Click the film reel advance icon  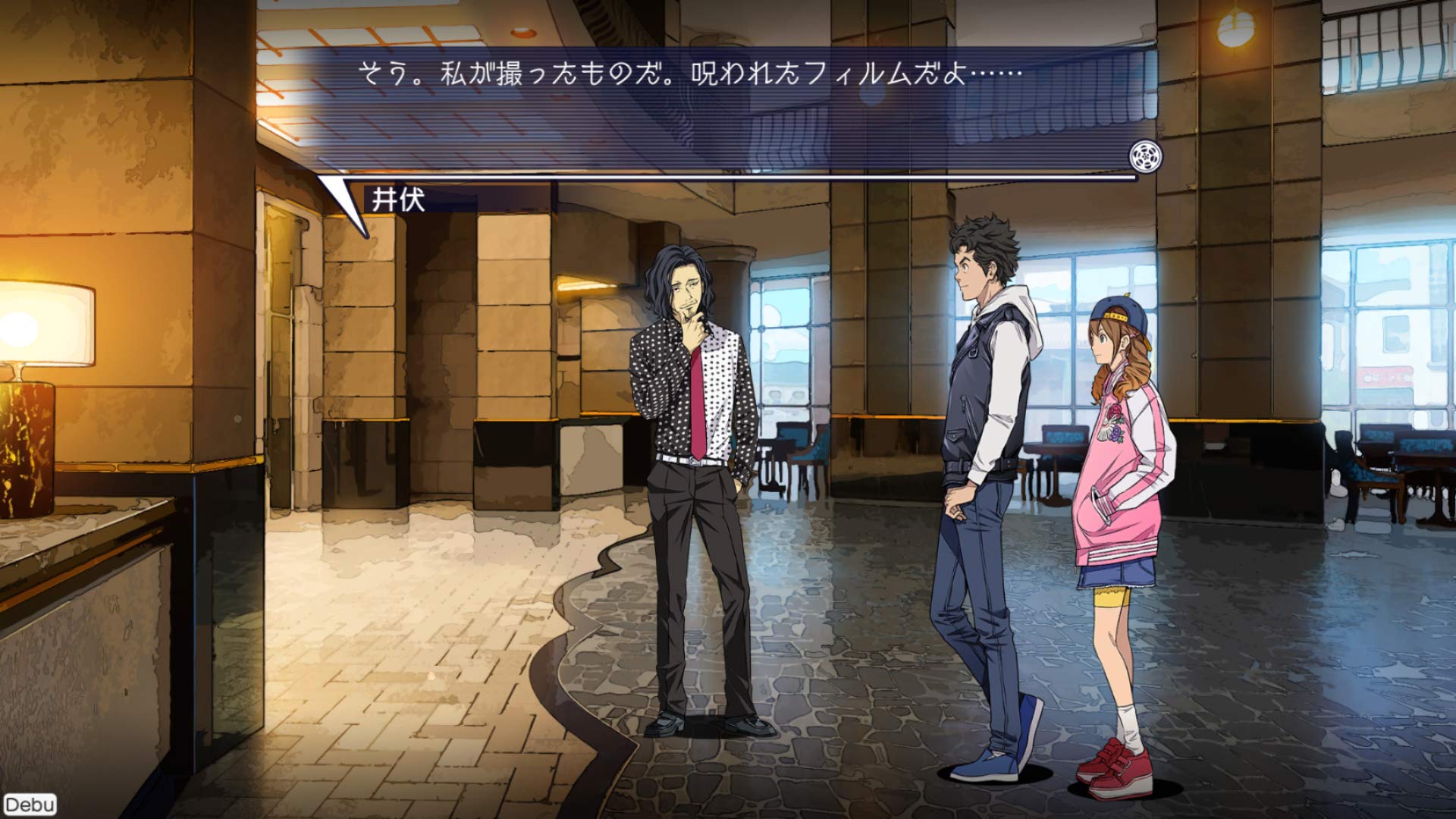click(1145, 156)
